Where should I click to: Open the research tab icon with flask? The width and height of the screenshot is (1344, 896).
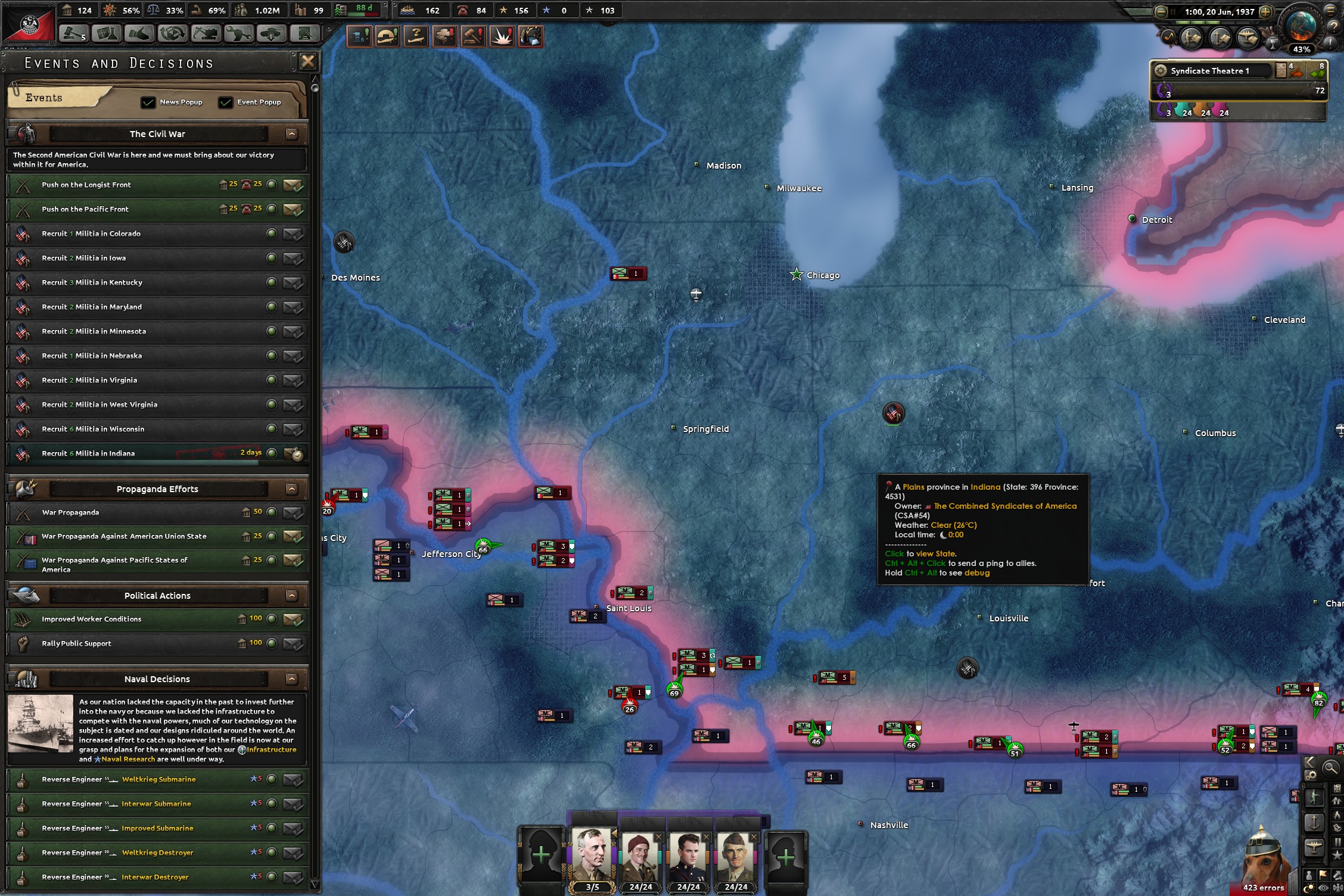tap(106, 35)
